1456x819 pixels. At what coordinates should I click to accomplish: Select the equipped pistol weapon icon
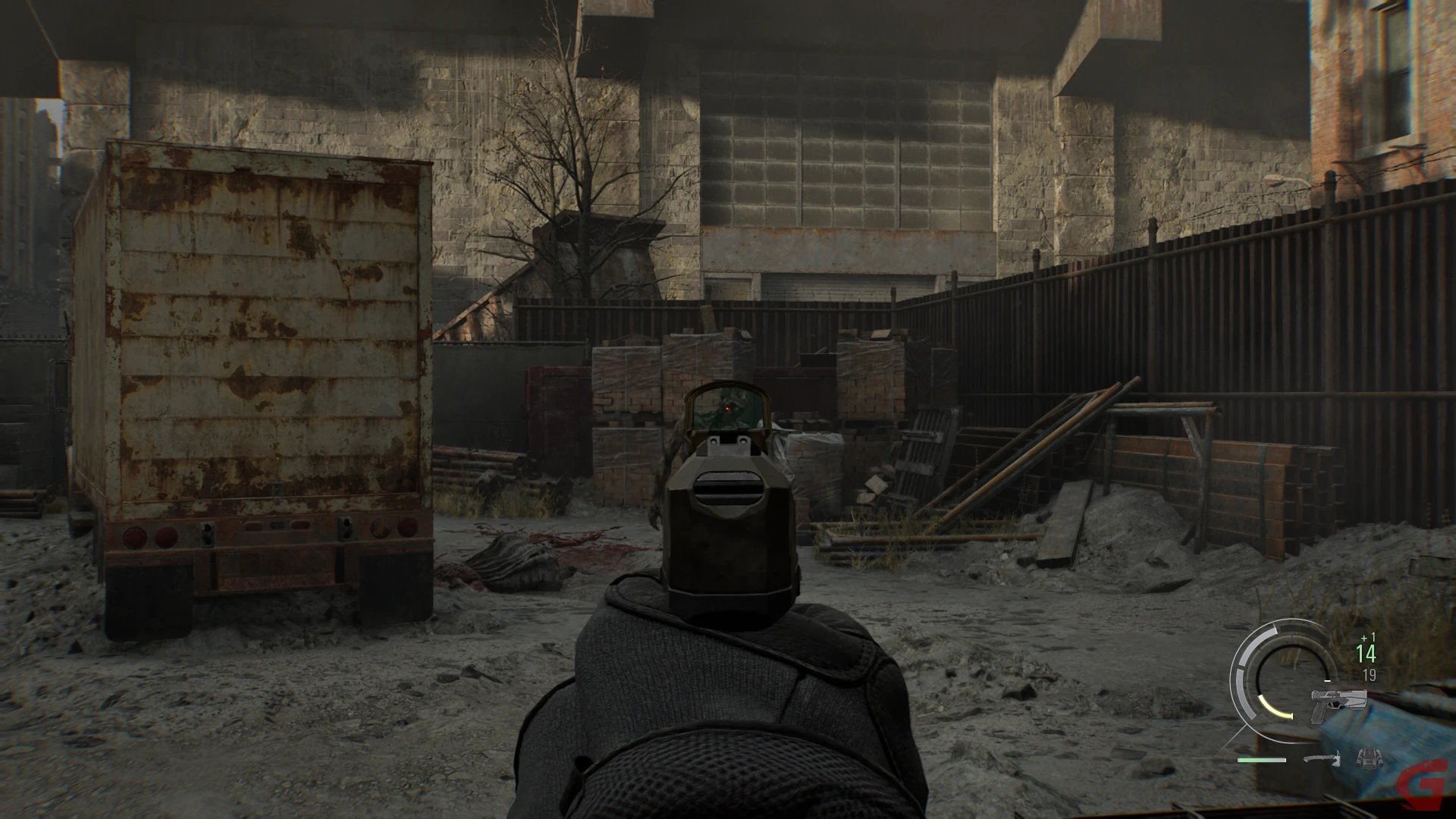click(x=1338, y=706)
